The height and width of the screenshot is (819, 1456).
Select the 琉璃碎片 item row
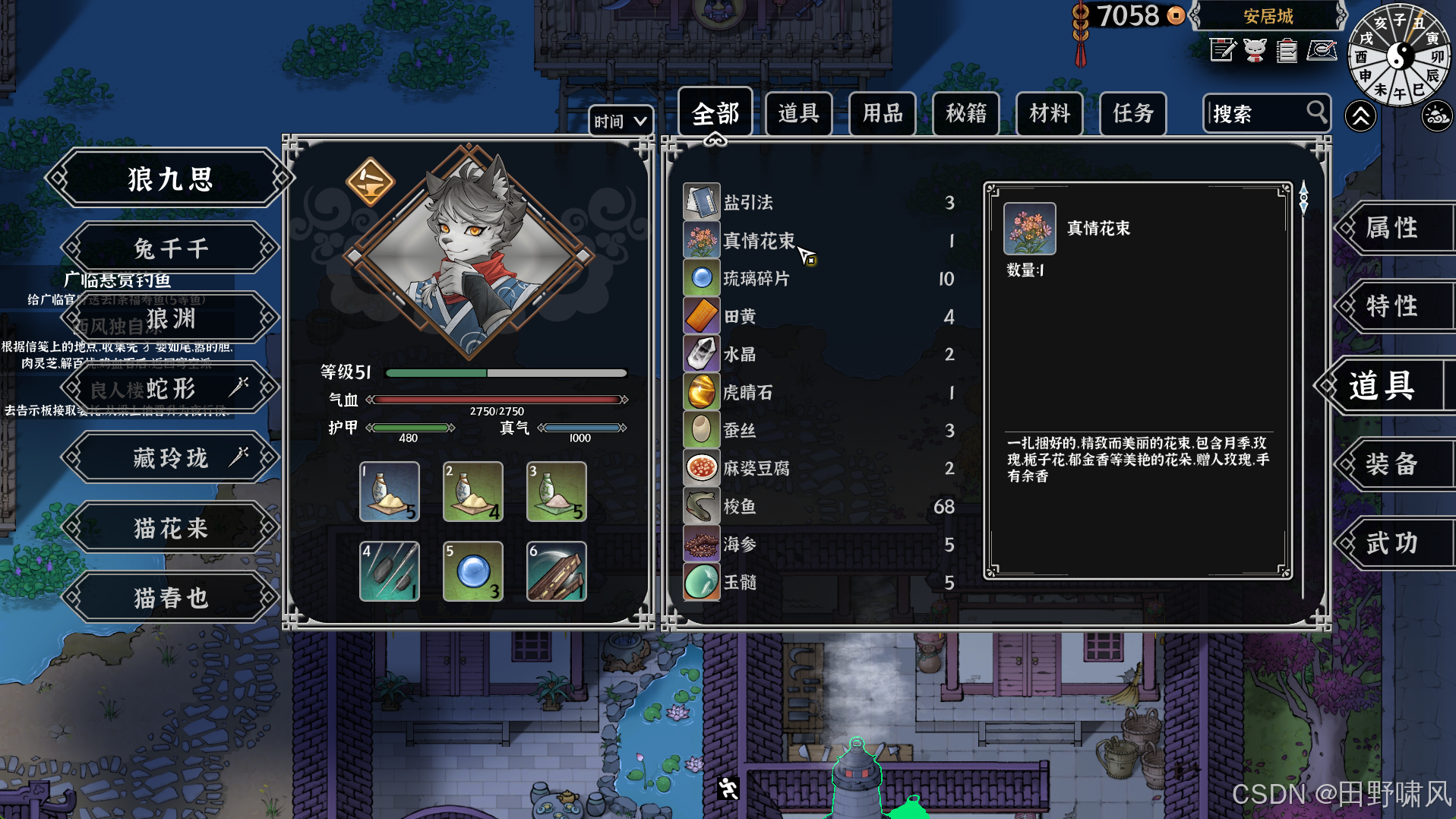pyautogui.click(x=819, y=279)
